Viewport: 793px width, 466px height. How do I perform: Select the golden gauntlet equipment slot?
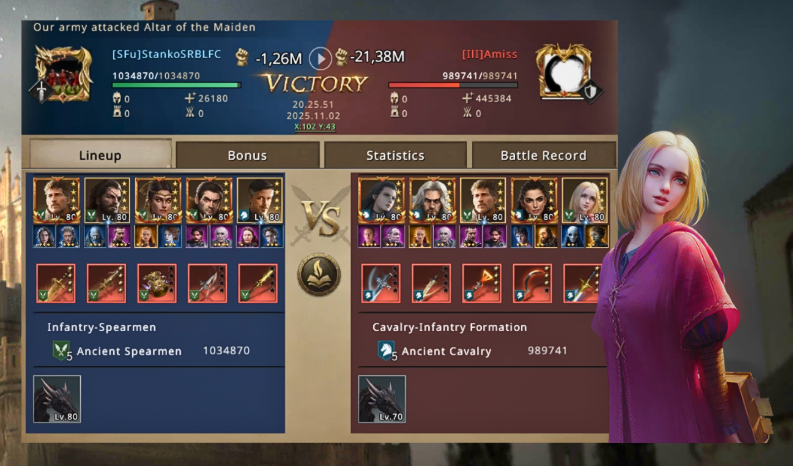(x=157, y=283)
